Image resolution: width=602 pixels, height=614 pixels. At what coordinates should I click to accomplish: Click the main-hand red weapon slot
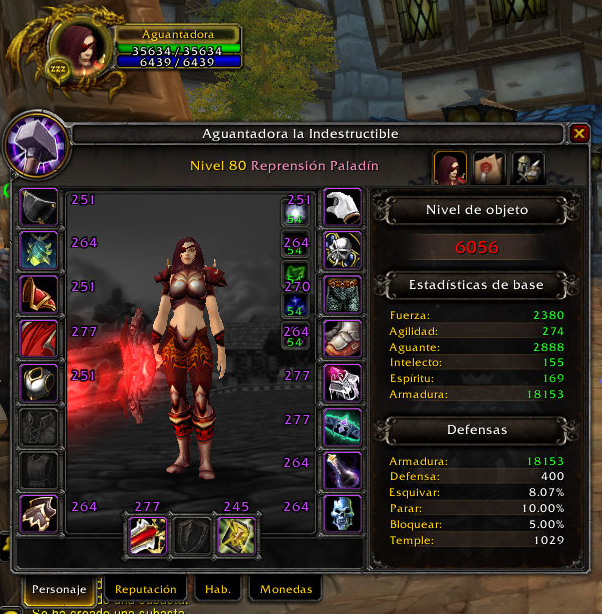click(146, 535)
